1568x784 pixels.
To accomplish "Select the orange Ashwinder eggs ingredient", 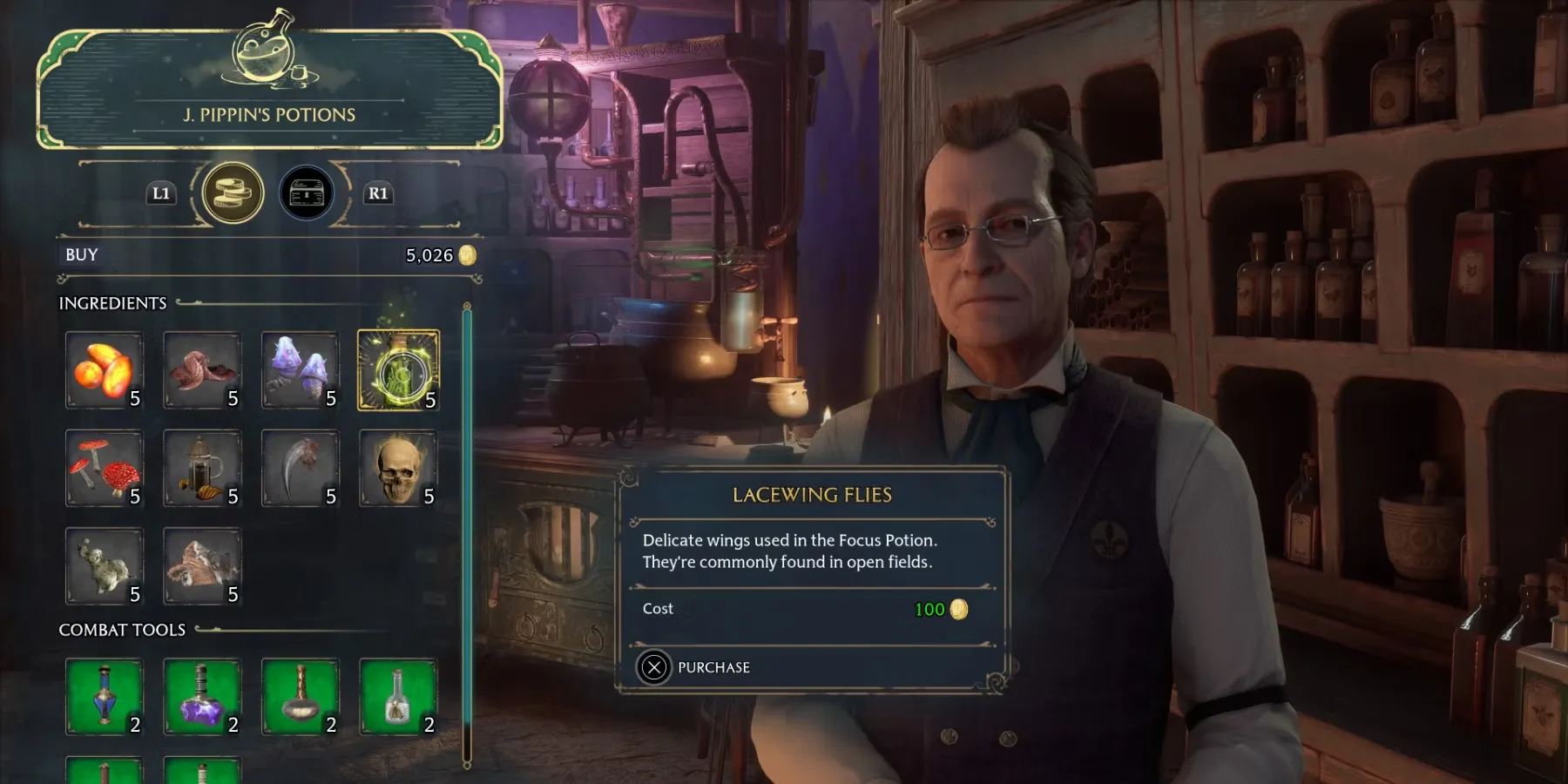I will pyautogui.click(x=105, y=370).
